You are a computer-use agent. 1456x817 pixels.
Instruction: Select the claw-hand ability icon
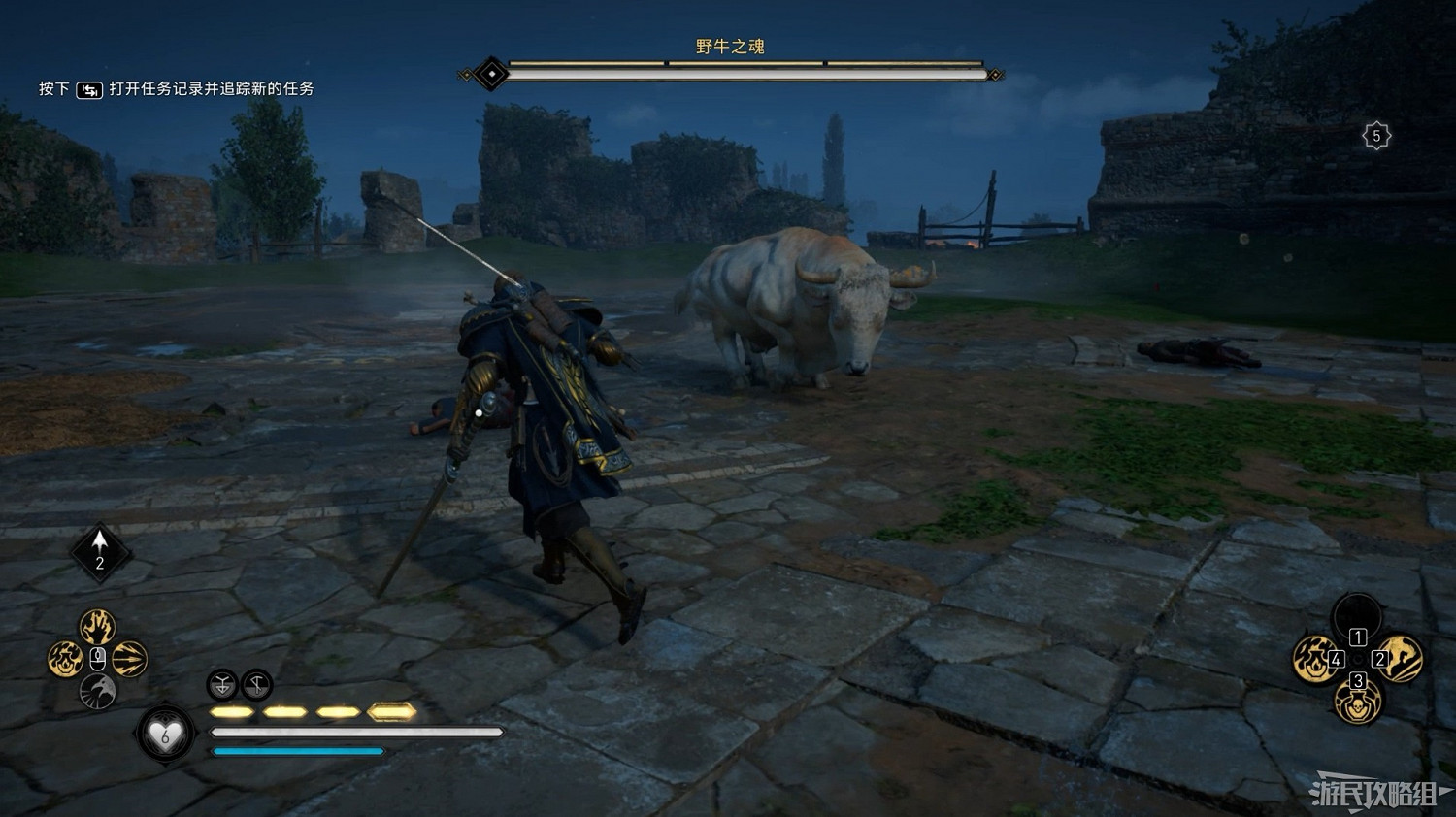pyautogui.click(x=97, y=626)
